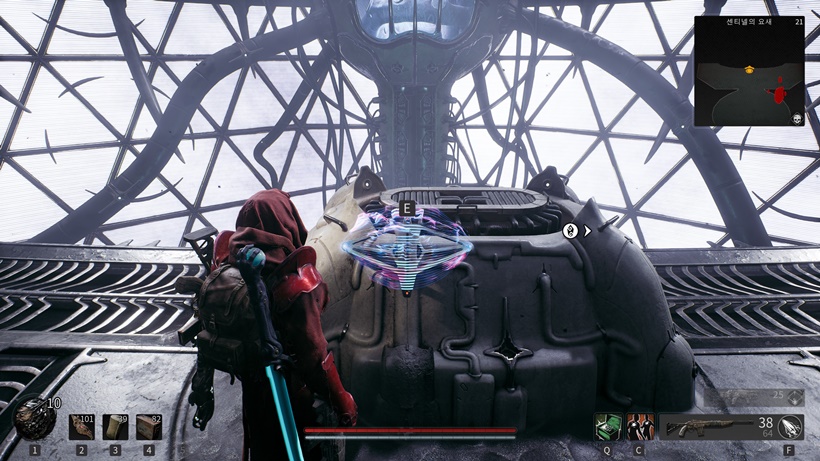Select the consumable slot with 101 count

coord(82,427)
